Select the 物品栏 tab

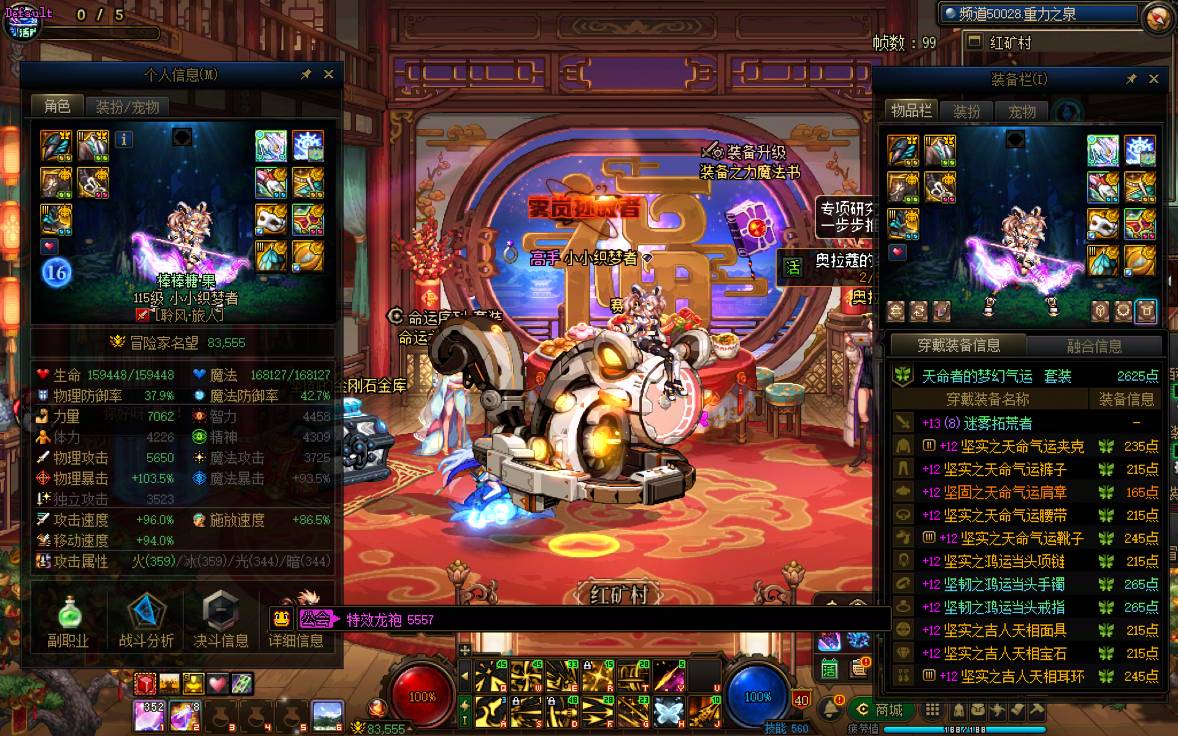click(x=911, y=111)
